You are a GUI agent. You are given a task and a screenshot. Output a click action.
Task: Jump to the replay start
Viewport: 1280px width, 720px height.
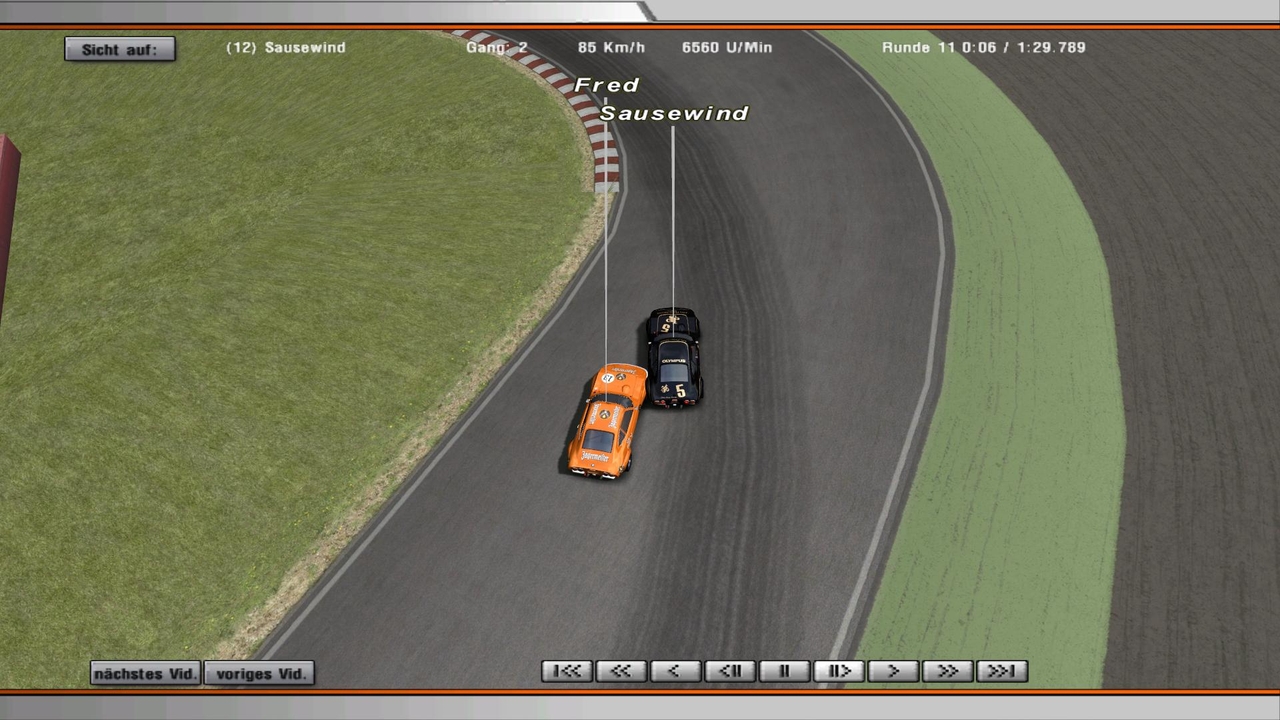[567, 671]
